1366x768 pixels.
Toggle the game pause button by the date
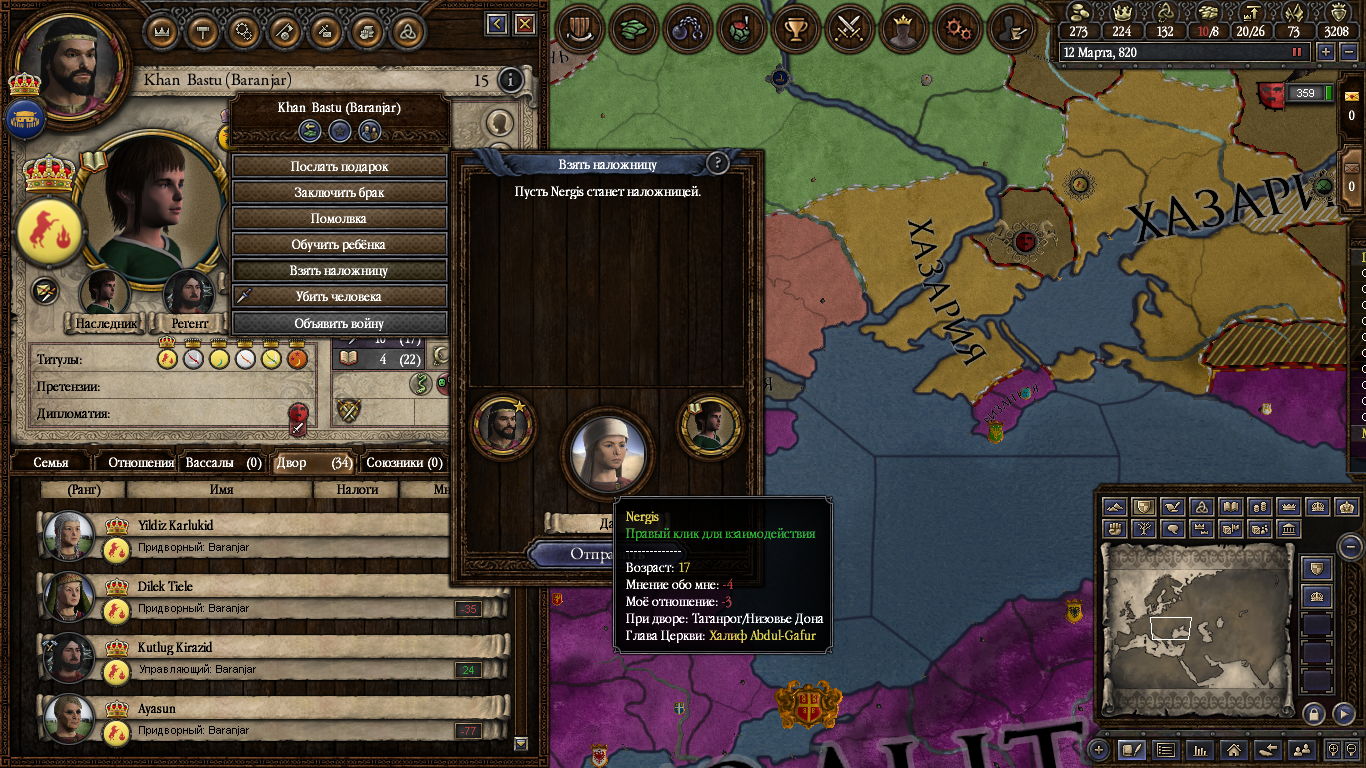(1298, 52)
